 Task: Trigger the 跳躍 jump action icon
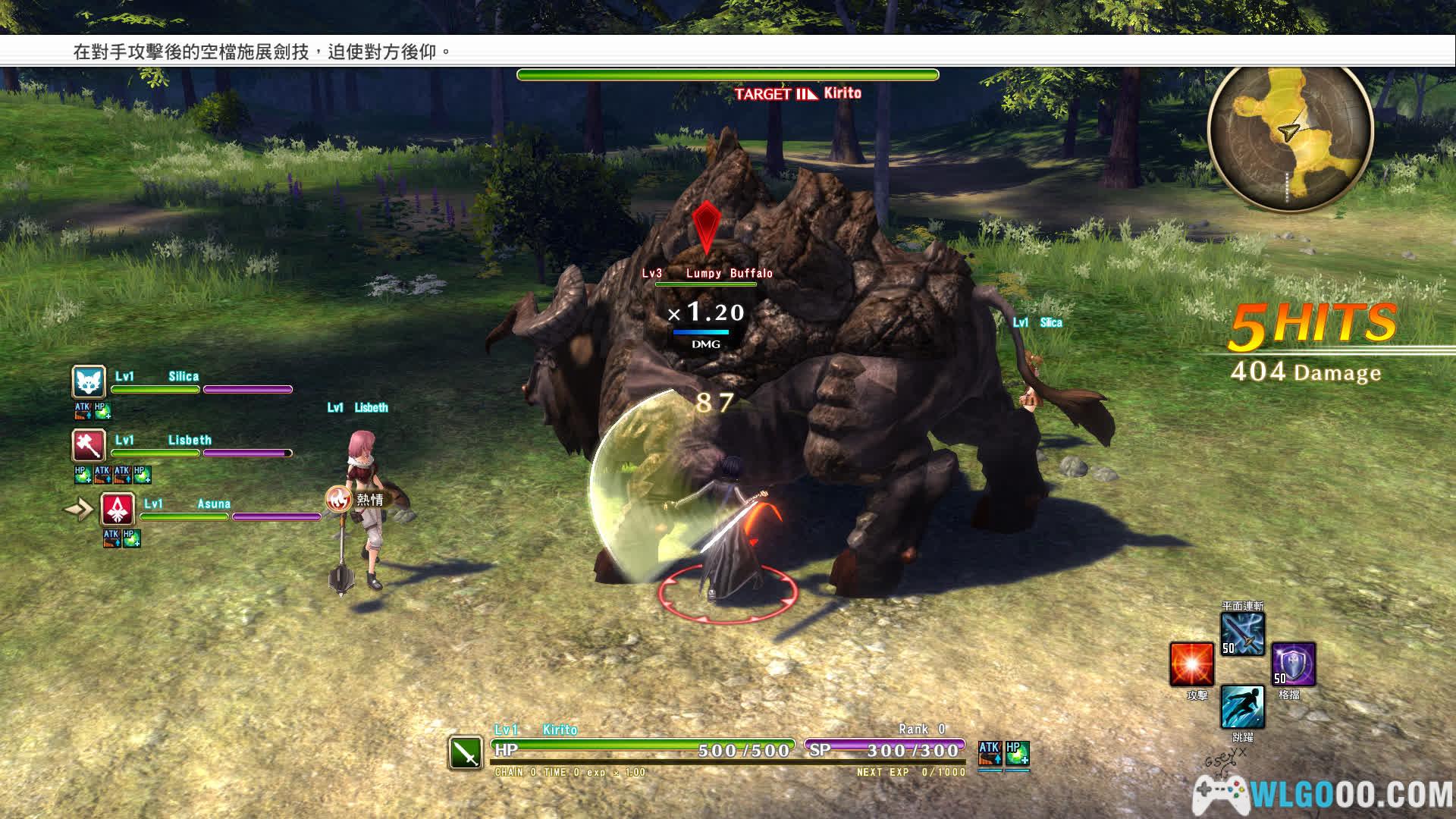1242,707
